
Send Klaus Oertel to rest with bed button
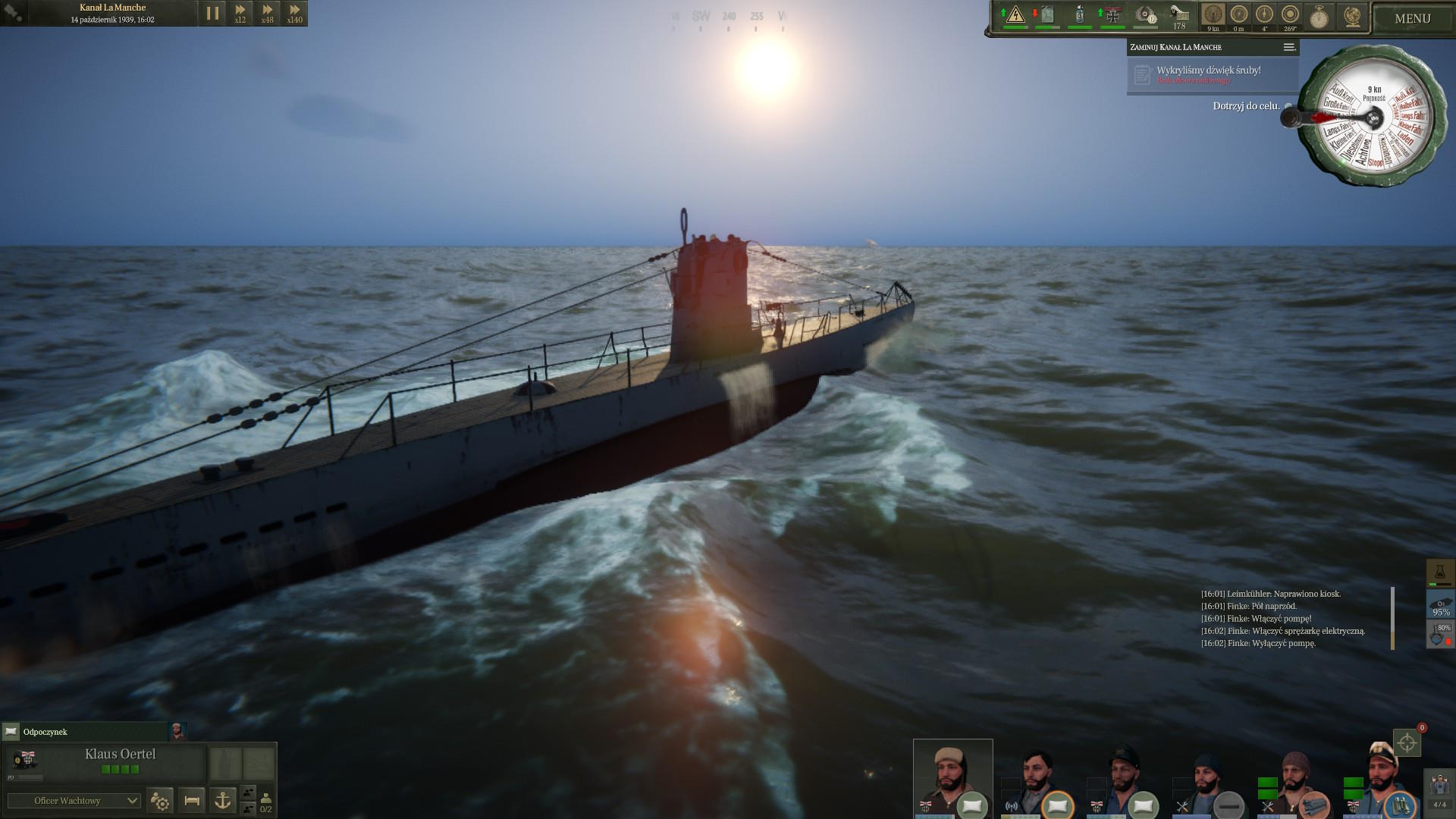coord(192,800)
